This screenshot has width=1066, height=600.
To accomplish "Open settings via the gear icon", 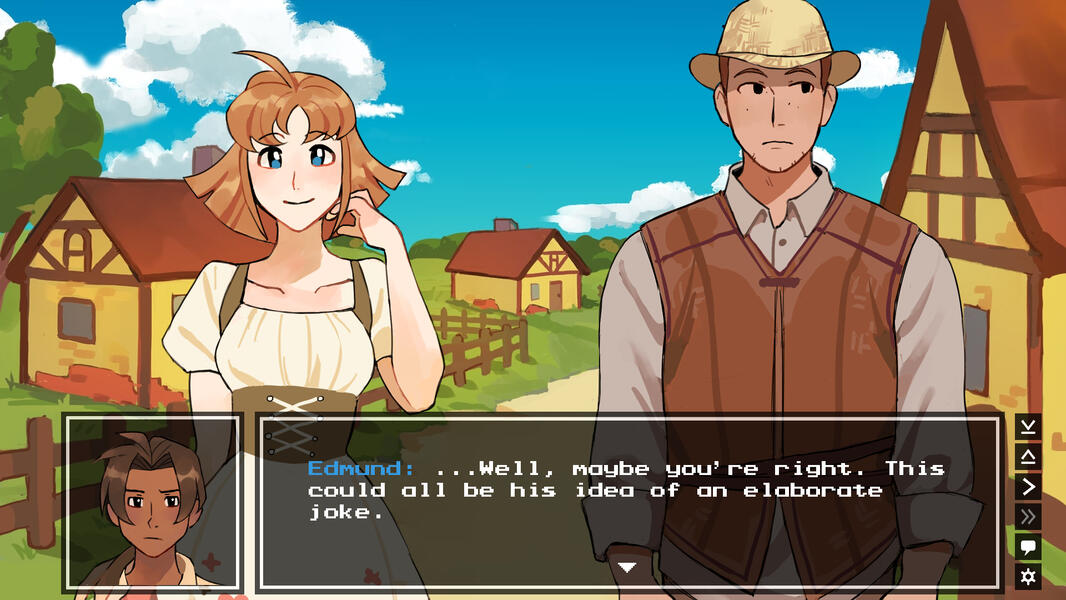I will 1028,576.
